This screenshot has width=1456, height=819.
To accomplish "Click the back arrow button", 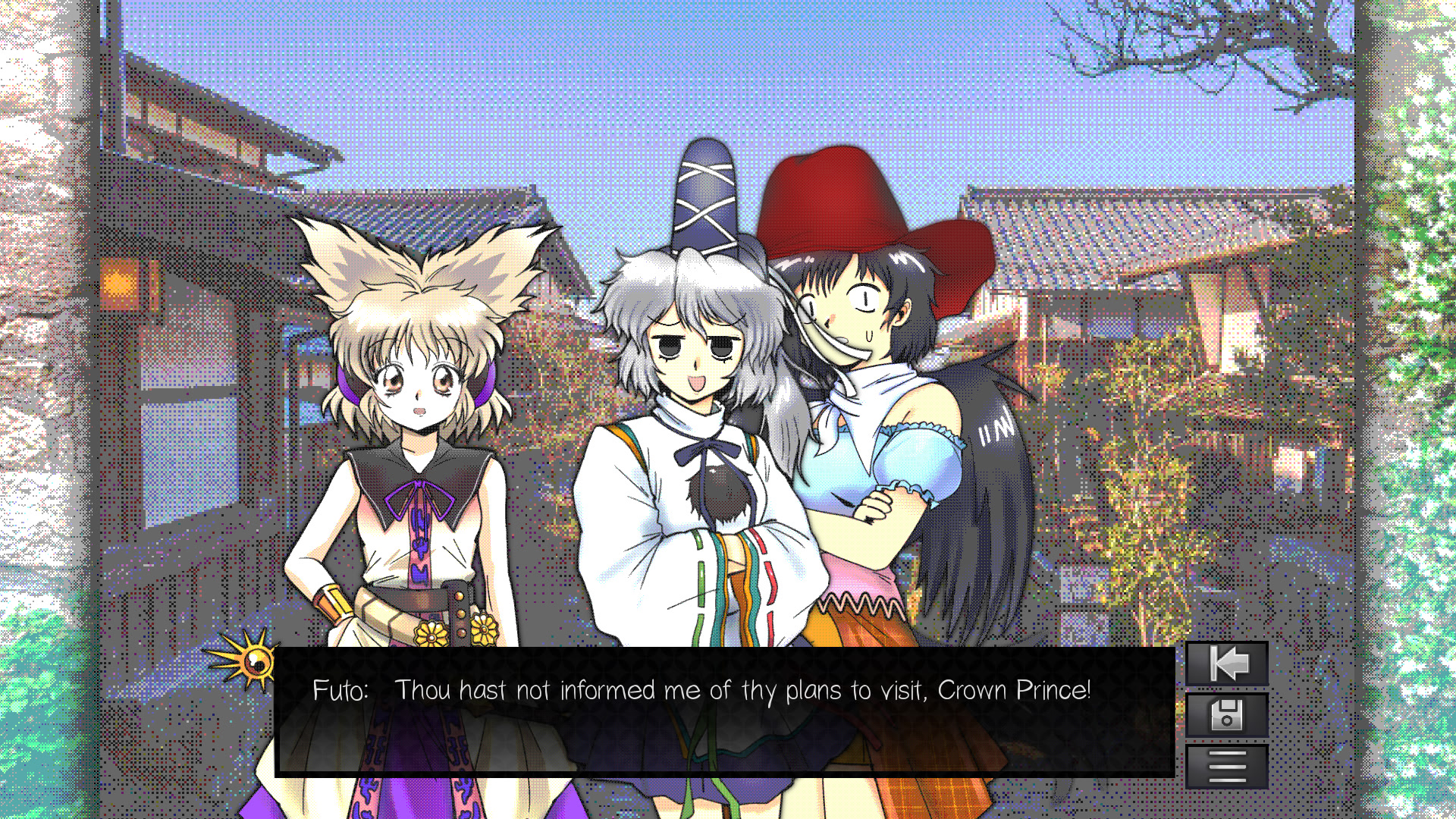I will coord(1226,664).
